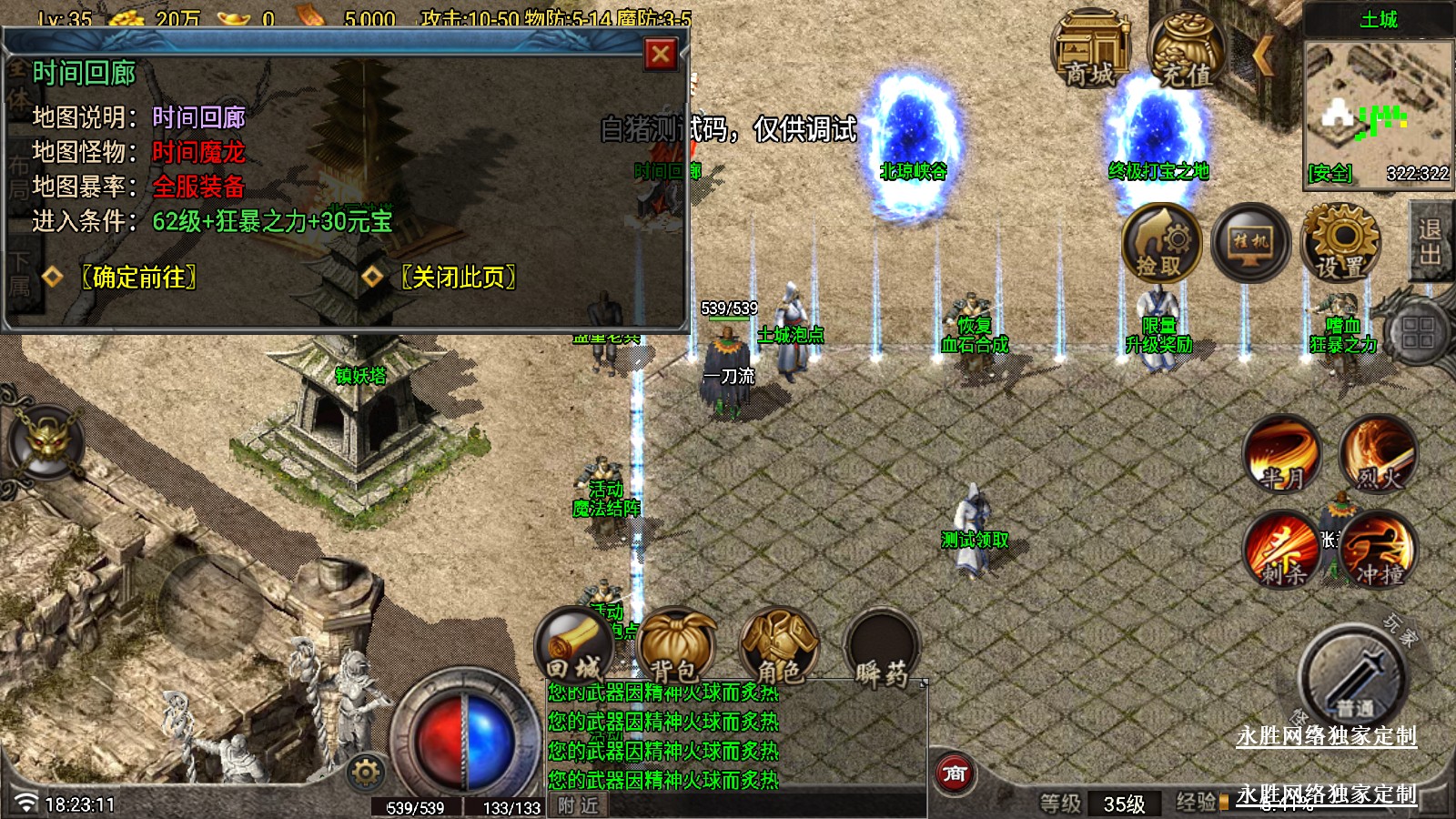The height and width of the screenshot is (819, 1456).
Task: Tap the 捡取 pickup button
Action: tap(1160, 243)
